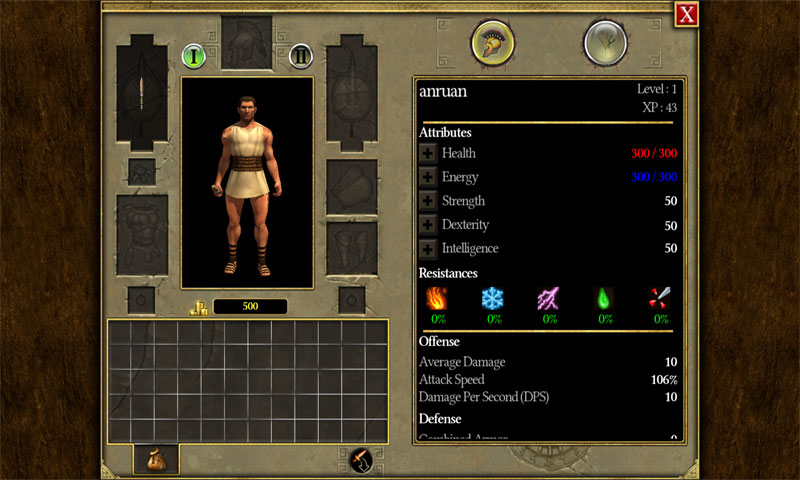Screen dimensions: 800x480
Task: Increase Intelligence with the plus button
Action: click(428, 249)
